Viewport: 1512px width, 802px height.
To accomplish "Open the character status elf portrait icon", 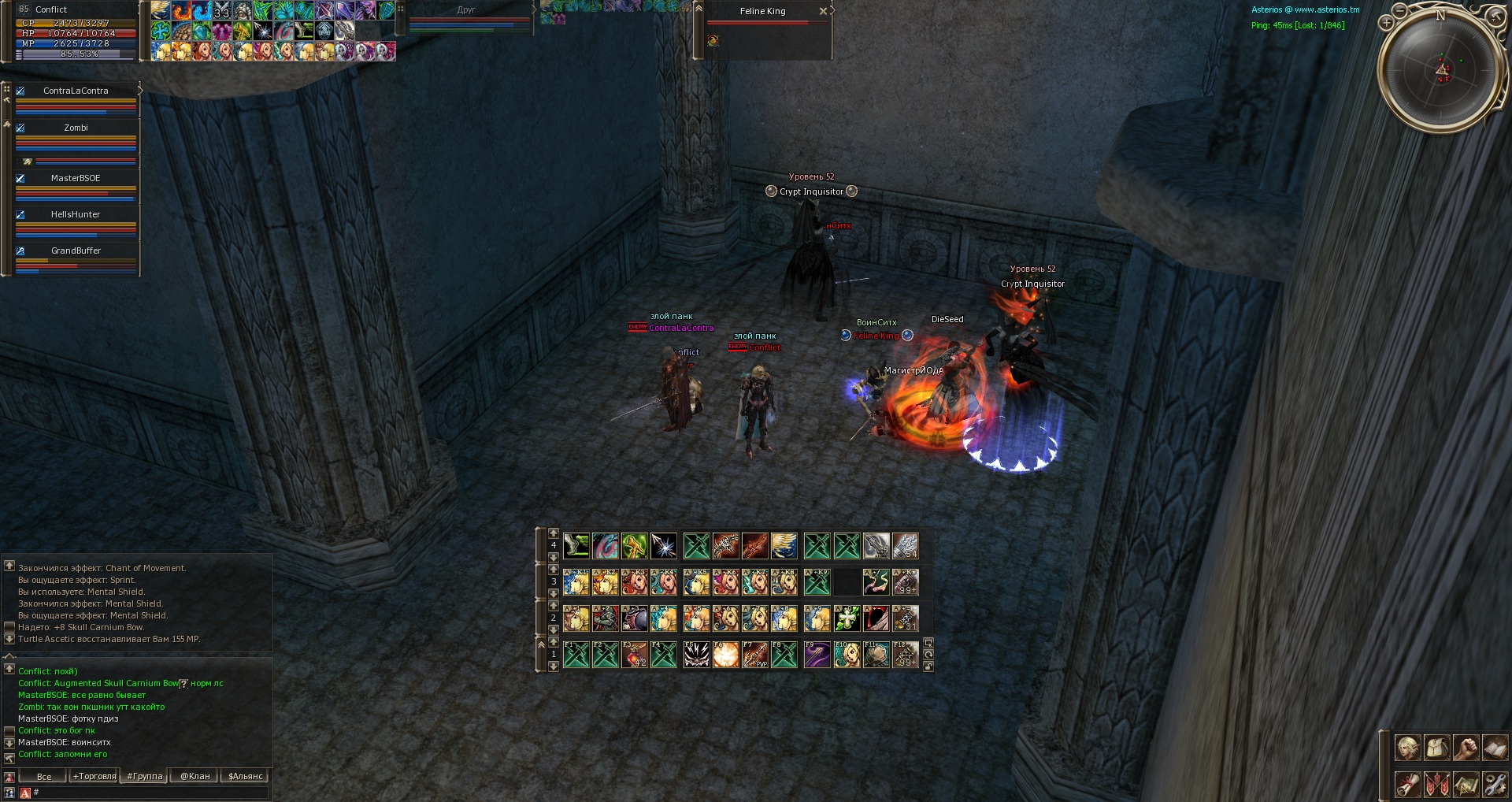I will click(x=1408, y=748).
